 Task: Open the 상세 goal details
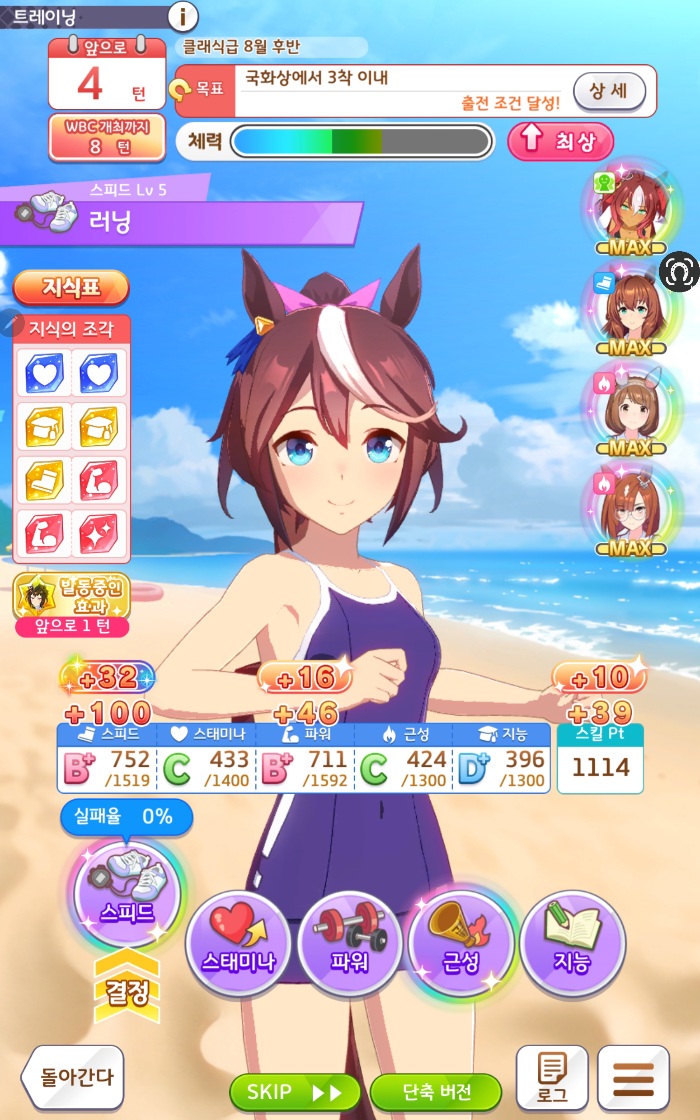[608, 92]
